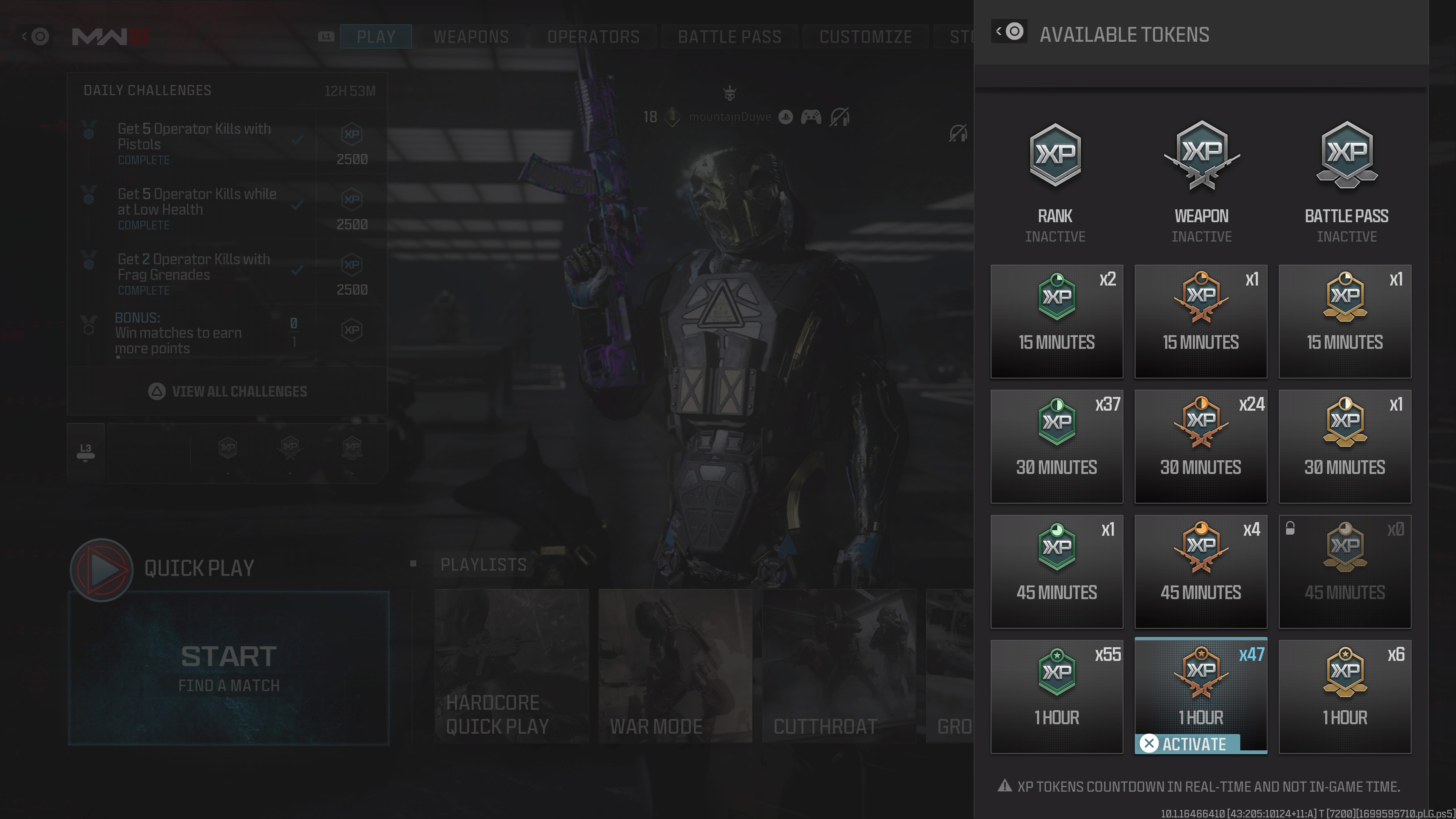Click the PlayStation platform icon beside mountainDuwe
Image resolution: width=1456 pixels, height=819 pixels.
pos(786,117)
